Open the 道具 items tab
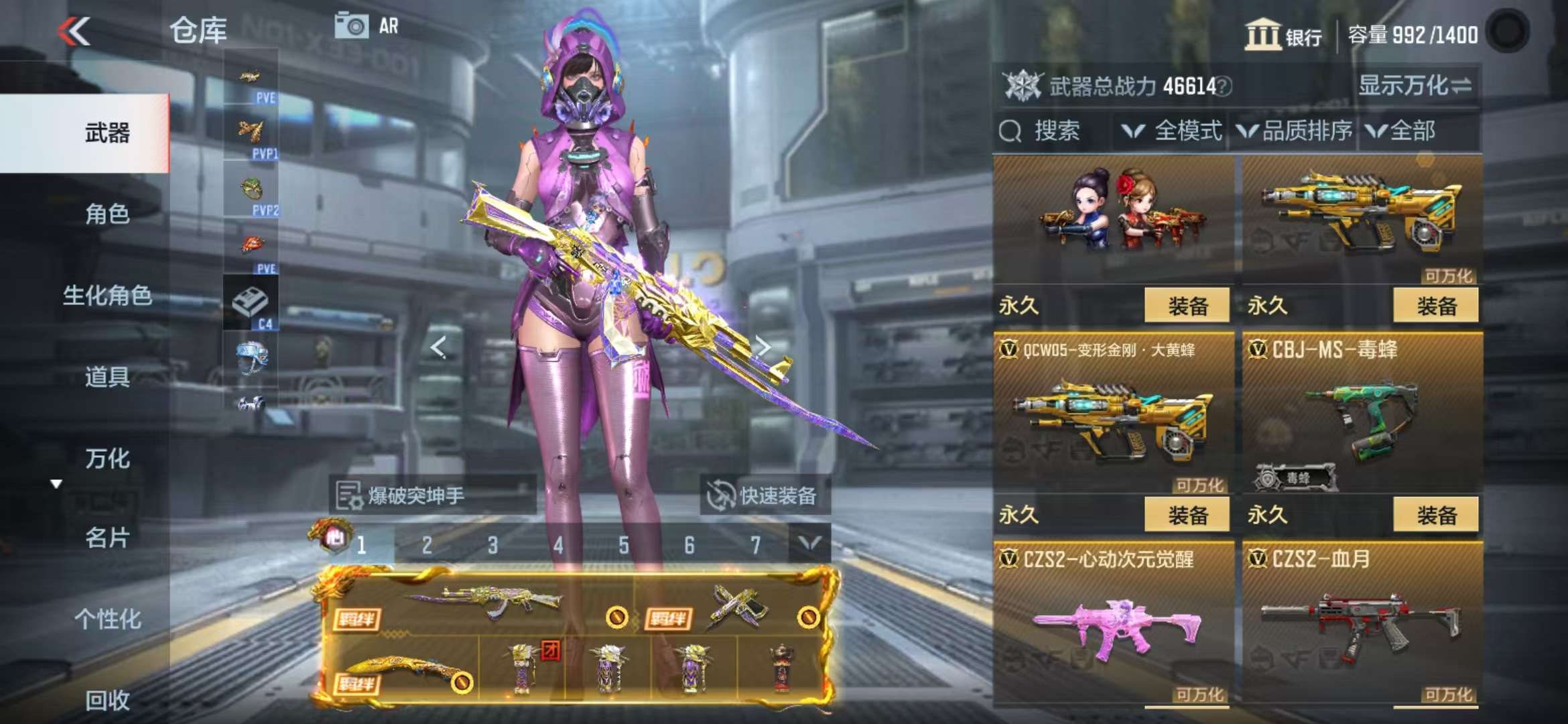Viewport: 1568px width, 724px height. click(107, 377)
